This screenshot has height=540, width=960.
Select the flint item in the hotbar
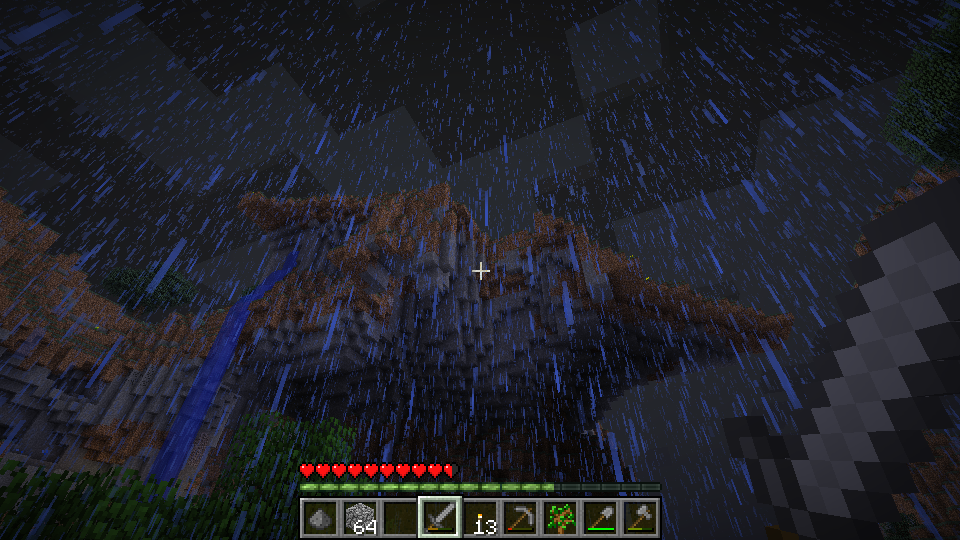320,518
